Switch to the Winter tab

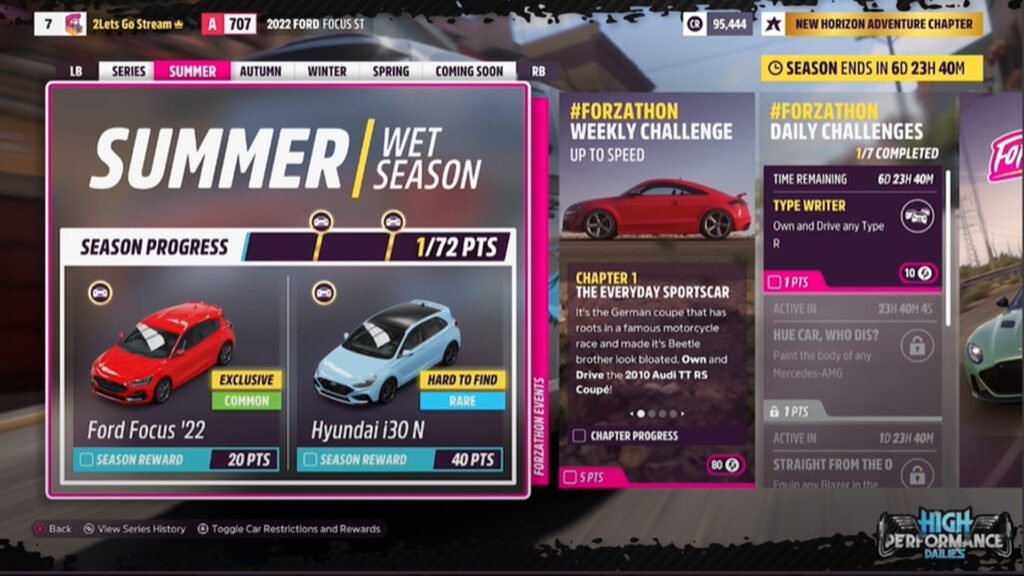[327, 71]
